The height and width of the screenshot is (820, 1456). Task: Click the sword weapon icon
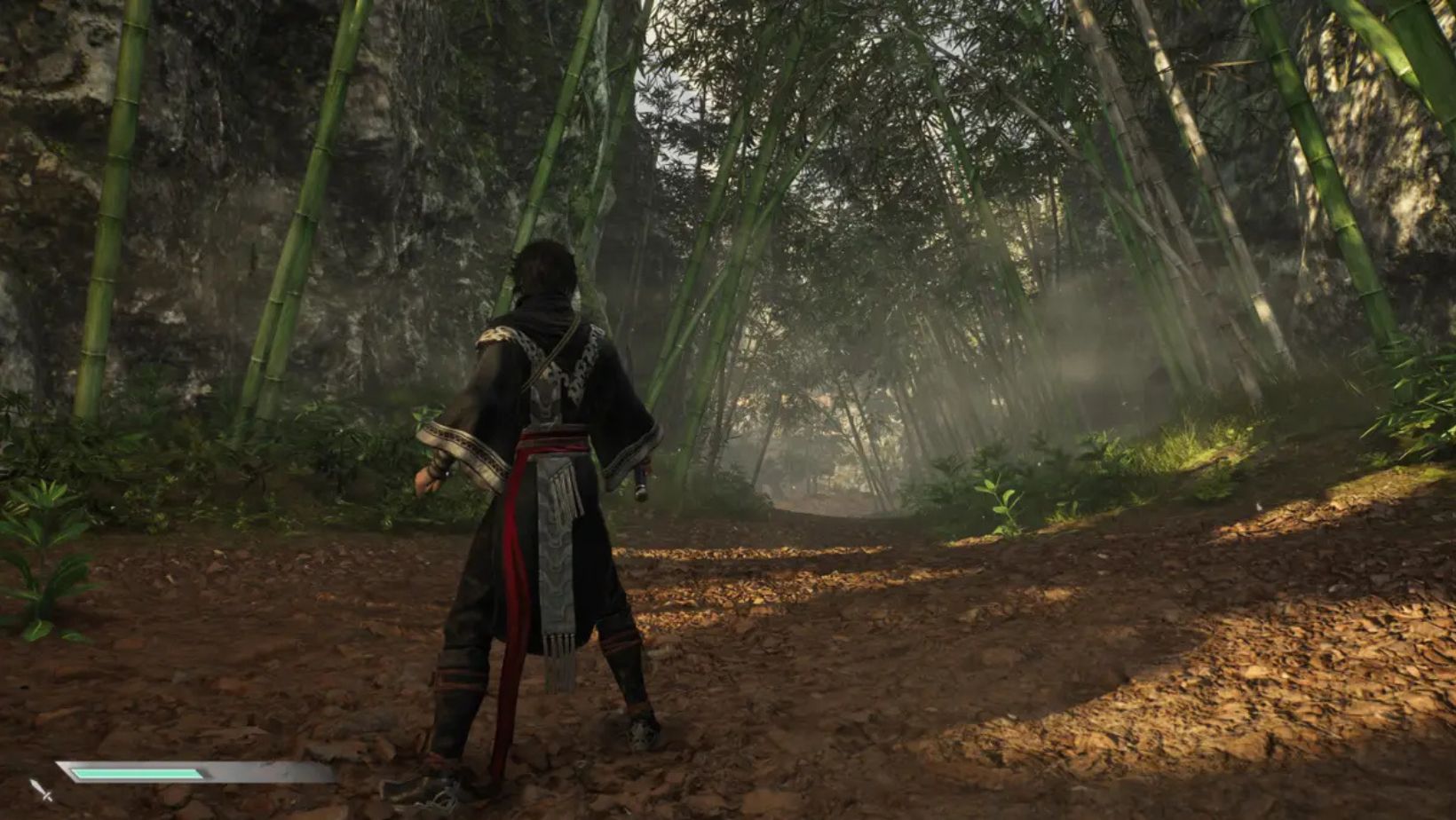(41, 789)
